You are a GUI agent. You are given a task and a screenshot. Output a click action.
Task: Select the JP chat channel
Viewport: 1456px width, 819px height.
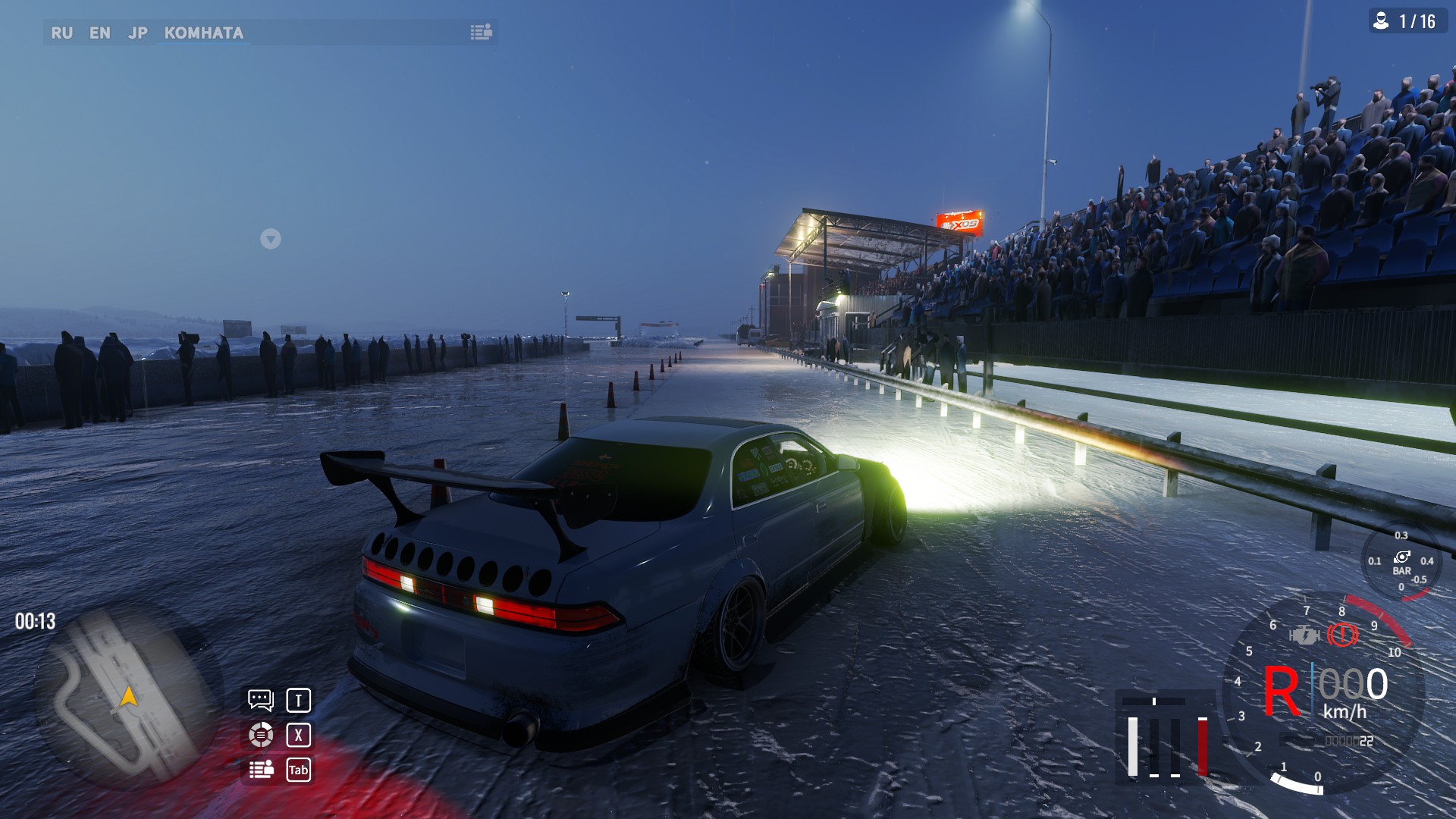(137, 33)
